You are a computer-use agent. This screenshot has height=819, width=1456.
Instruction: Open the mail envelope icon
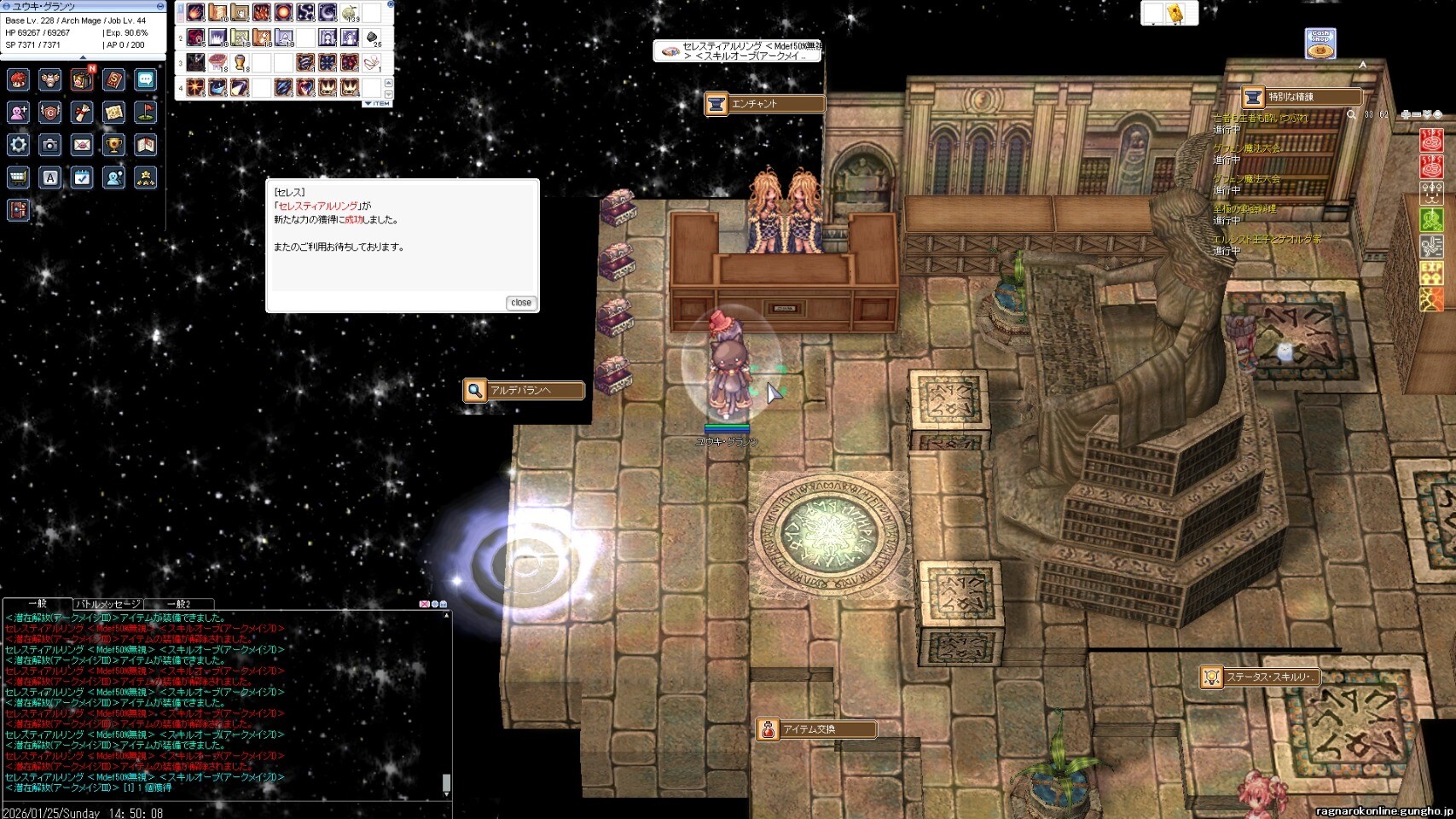tap(82, 144)
